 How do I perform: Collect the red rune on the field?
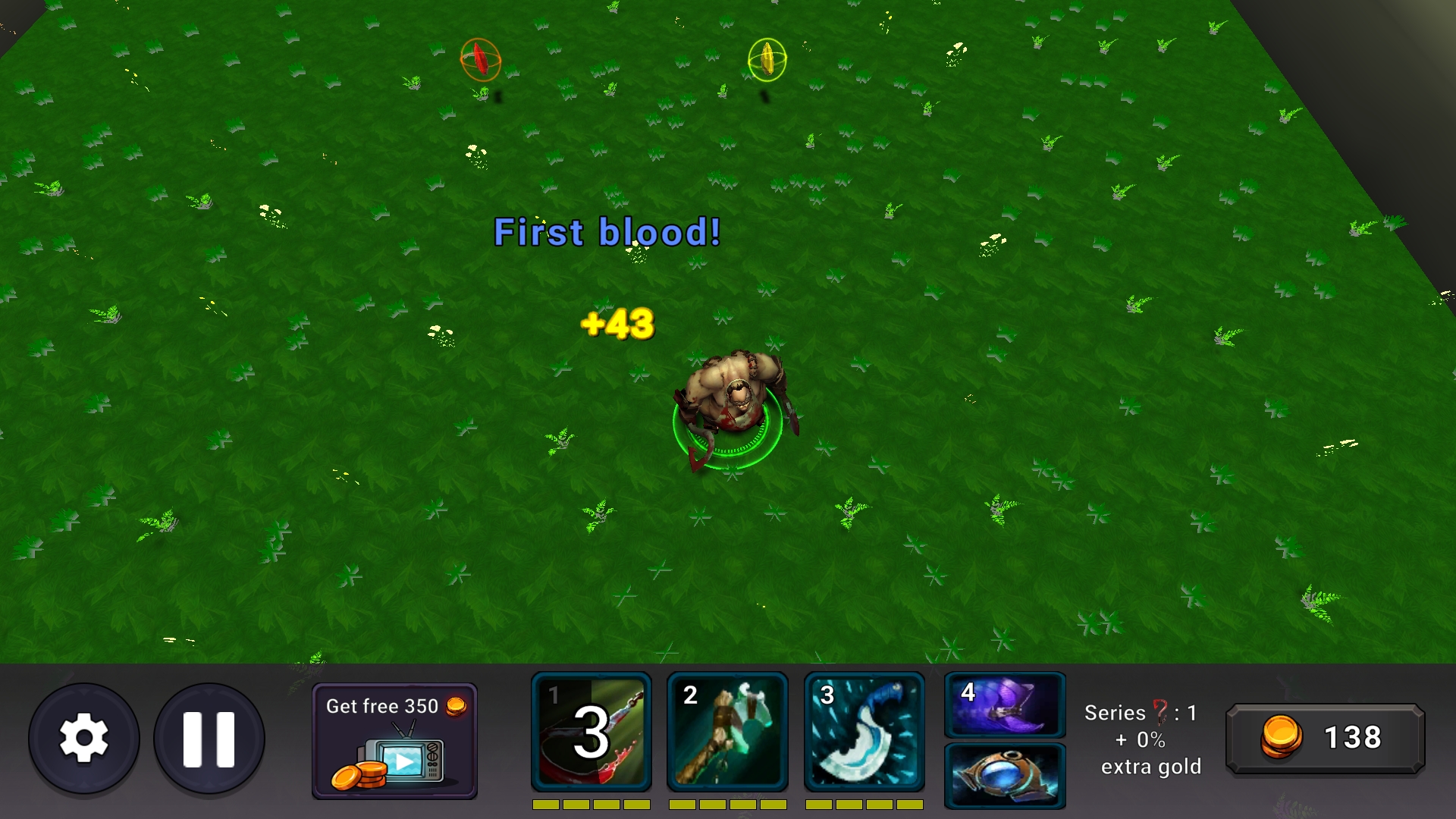[480, 58]
